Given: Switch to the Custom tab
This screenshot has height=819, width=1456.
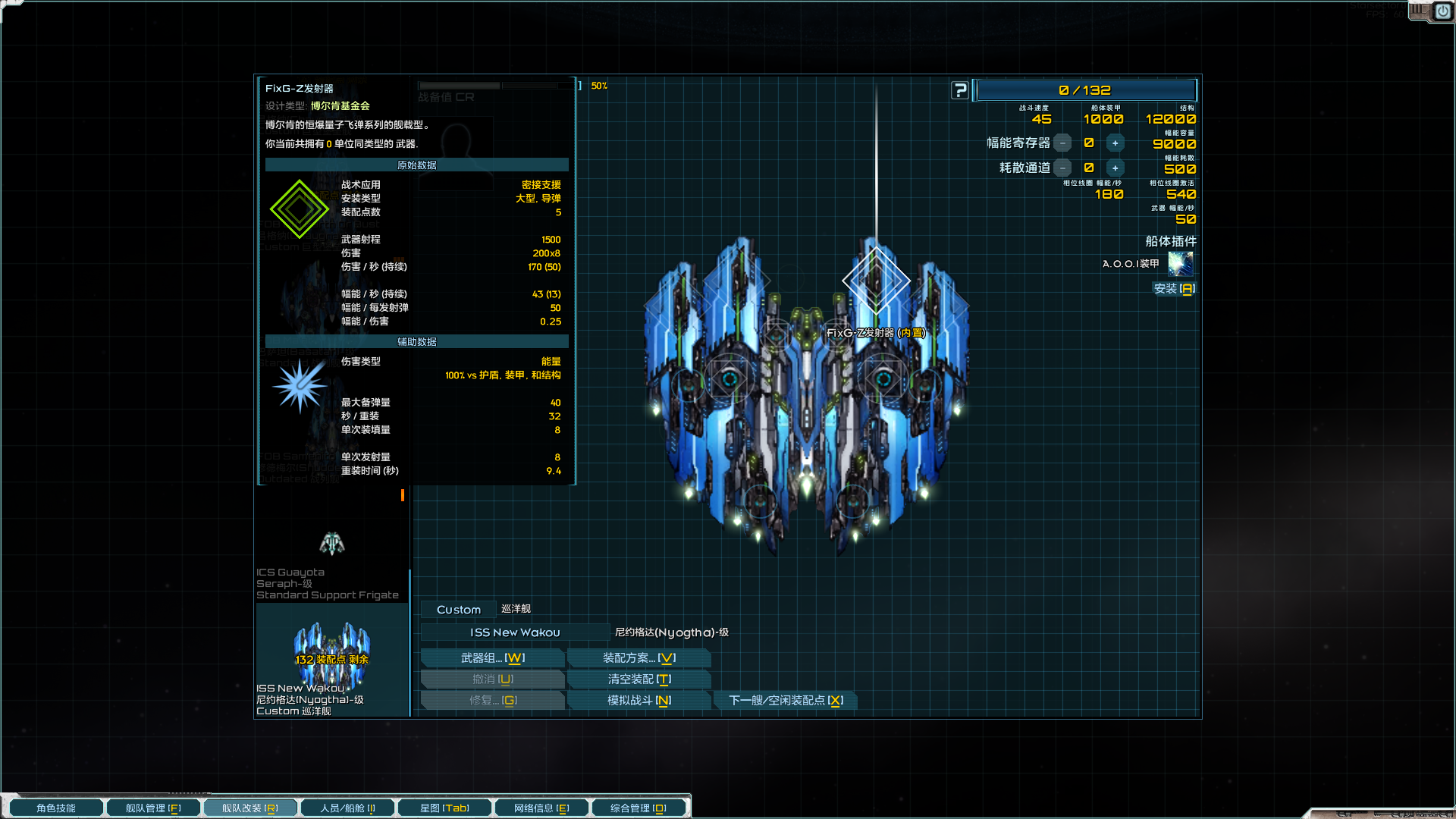Looking at the screenshot, I should tap(458, 609).
